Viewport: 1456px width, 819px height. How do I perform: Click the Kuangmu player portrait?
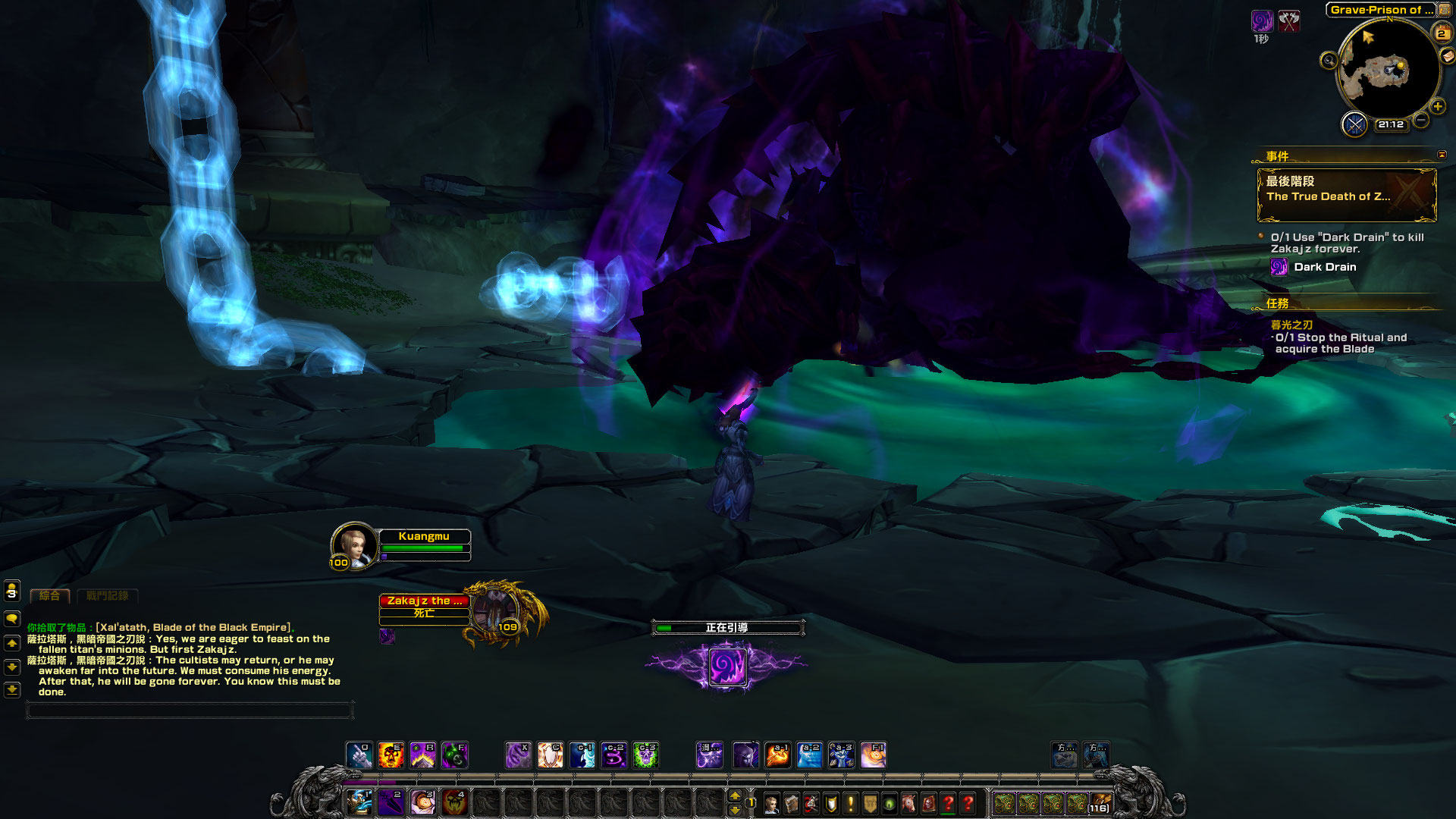[x=353, y=544]
